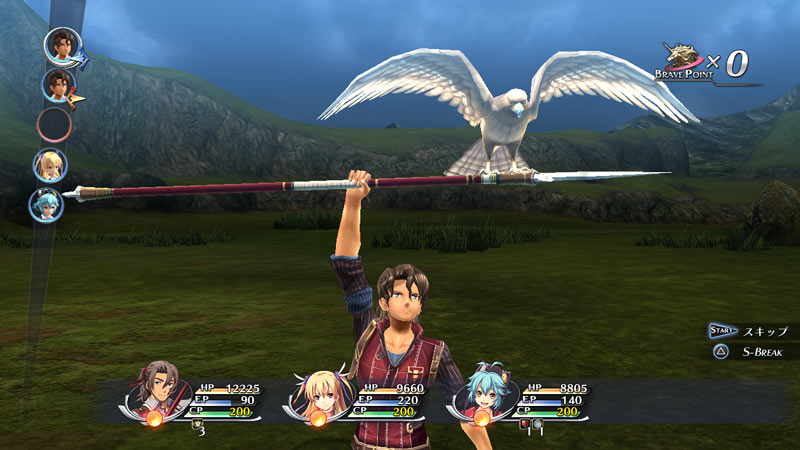Activate the S-Break option
800x450 pixels.
pos(763,352)
